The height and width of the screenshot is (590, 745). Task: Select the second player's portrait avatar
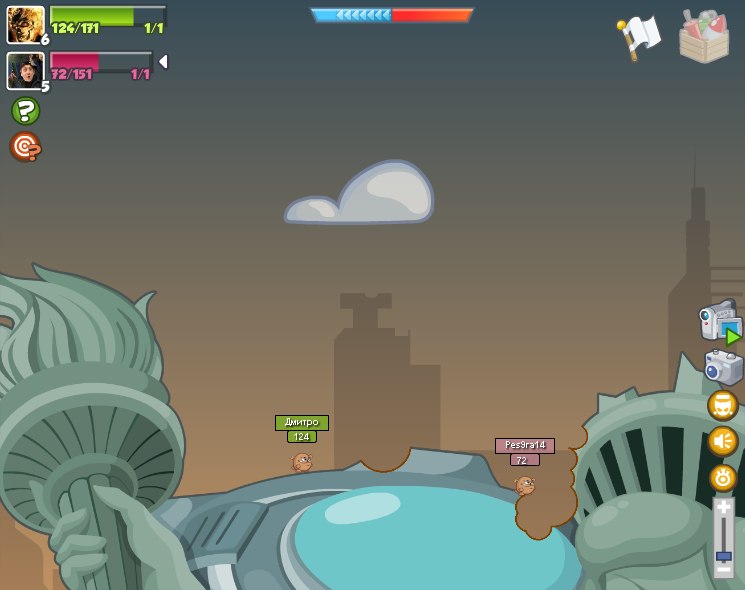[x=25, y=70]
